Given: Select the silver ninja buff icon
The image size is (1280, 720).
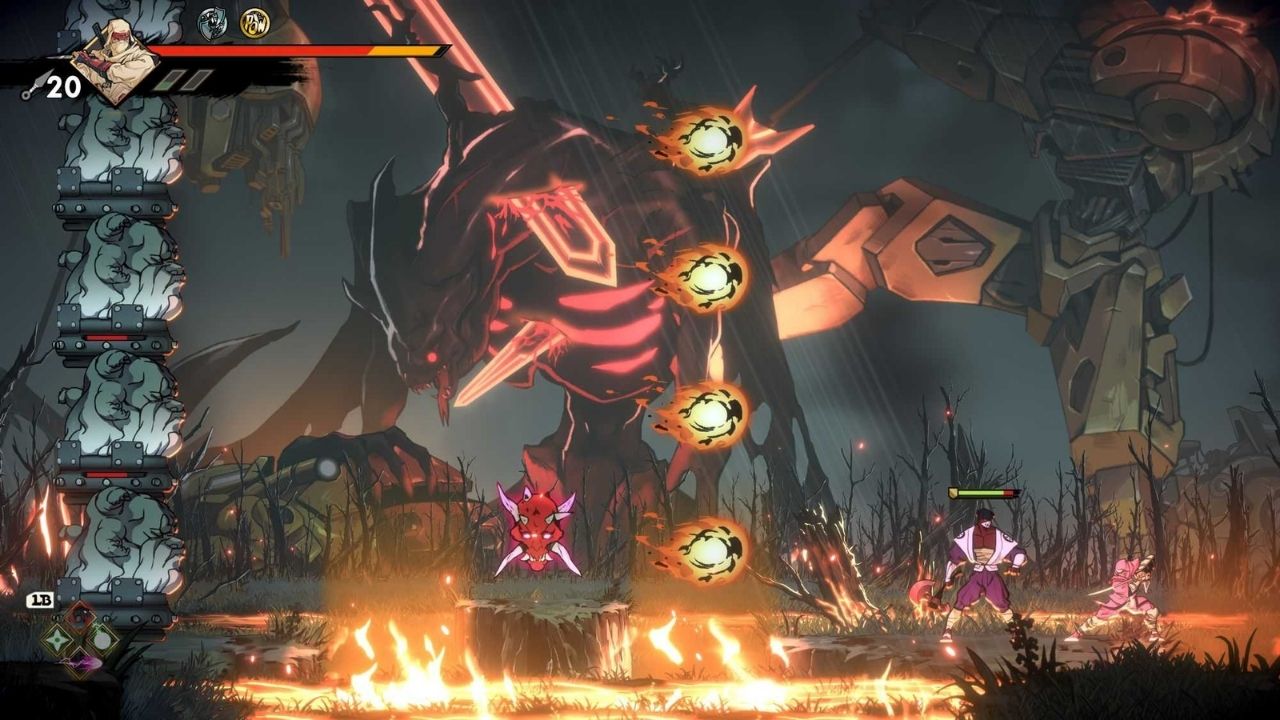Looking at the screenshot, I should [x=212, y=23].
